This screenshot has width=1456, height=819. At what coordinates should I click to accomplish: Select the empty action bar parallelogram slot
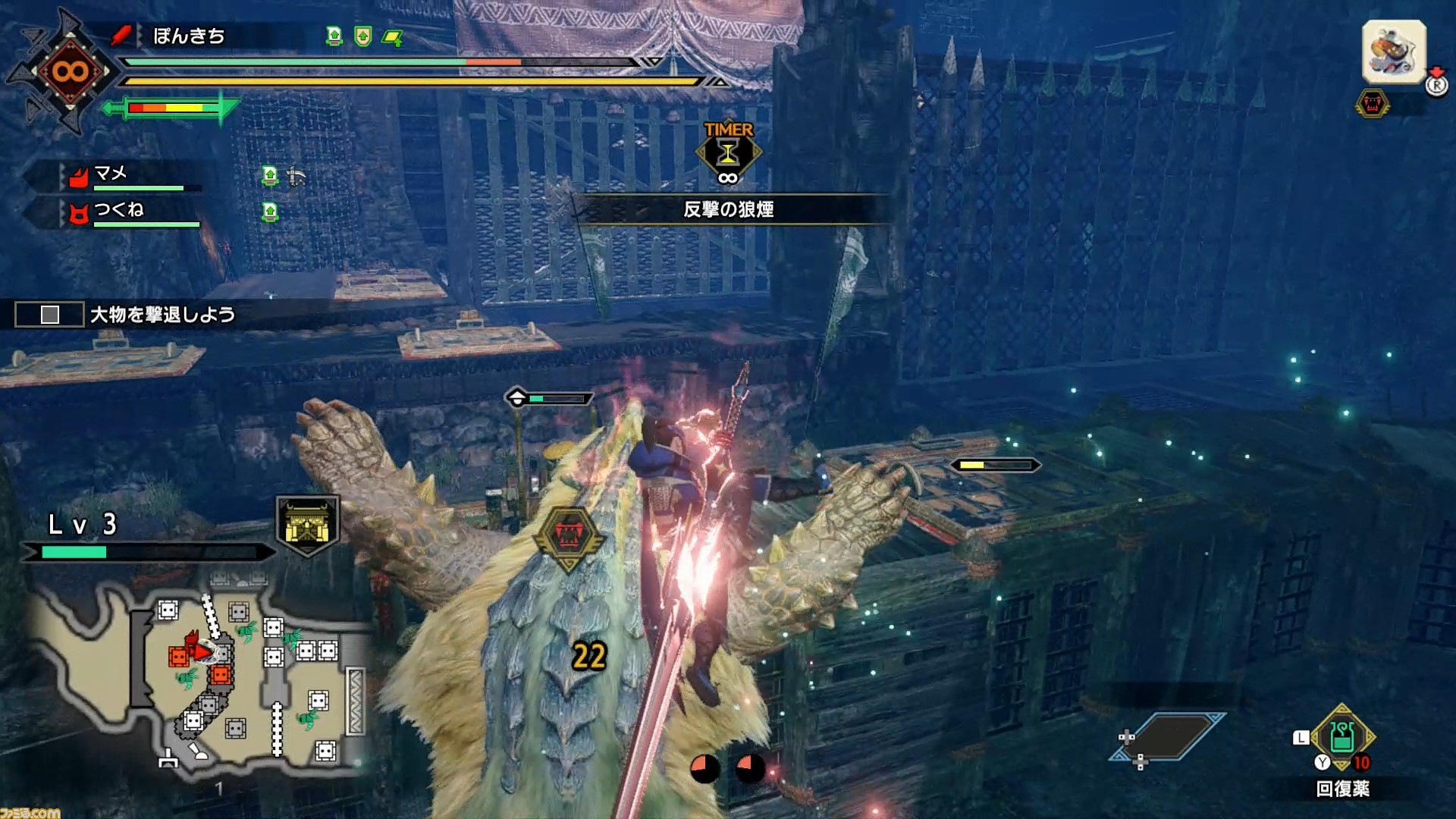click(1168, 736)
